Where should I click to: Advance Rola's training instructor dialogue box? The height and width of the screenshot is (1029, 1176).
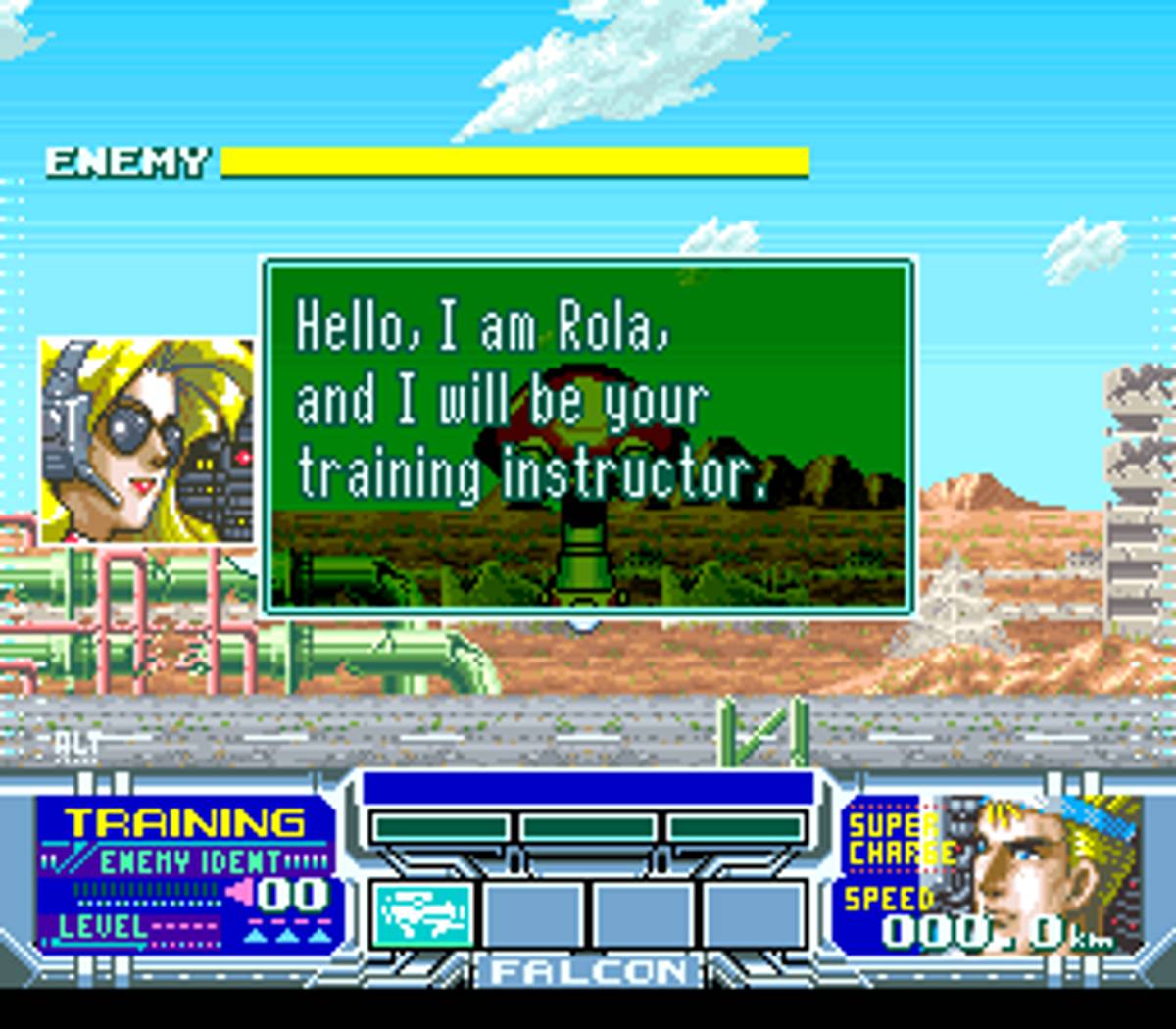pyautogui.click(x=588, y=436)
